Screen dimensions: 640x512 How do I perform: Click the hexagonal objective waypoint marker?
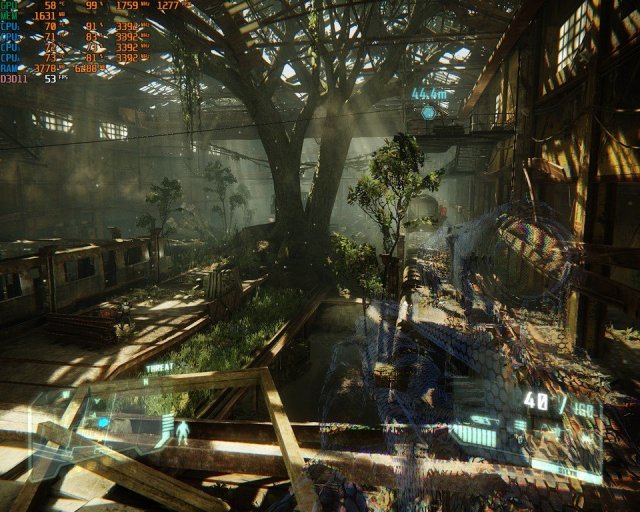coord(428,113)
